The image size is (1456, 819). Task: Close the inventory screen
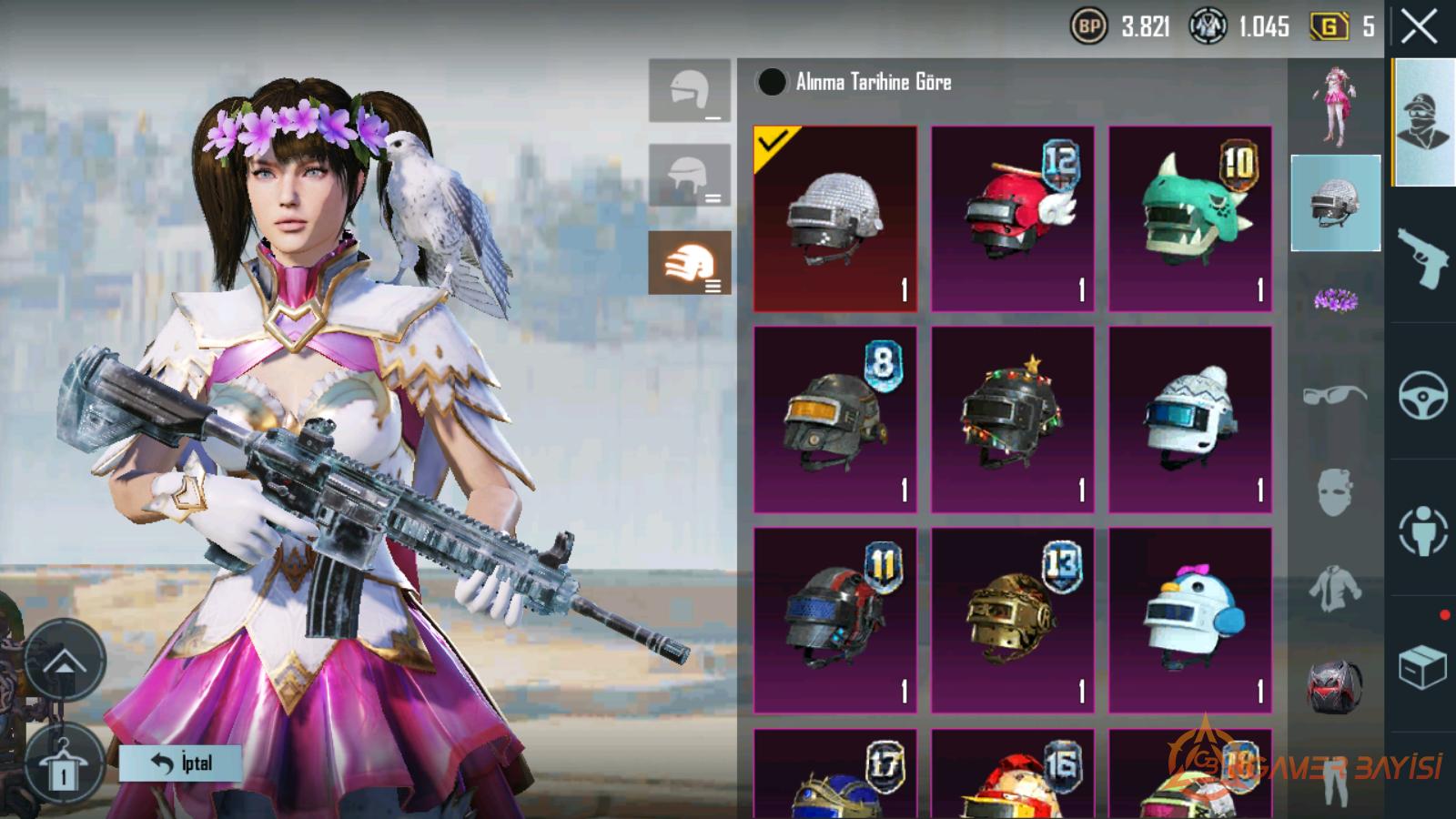pyautogui.click(x=1419, y=27)
